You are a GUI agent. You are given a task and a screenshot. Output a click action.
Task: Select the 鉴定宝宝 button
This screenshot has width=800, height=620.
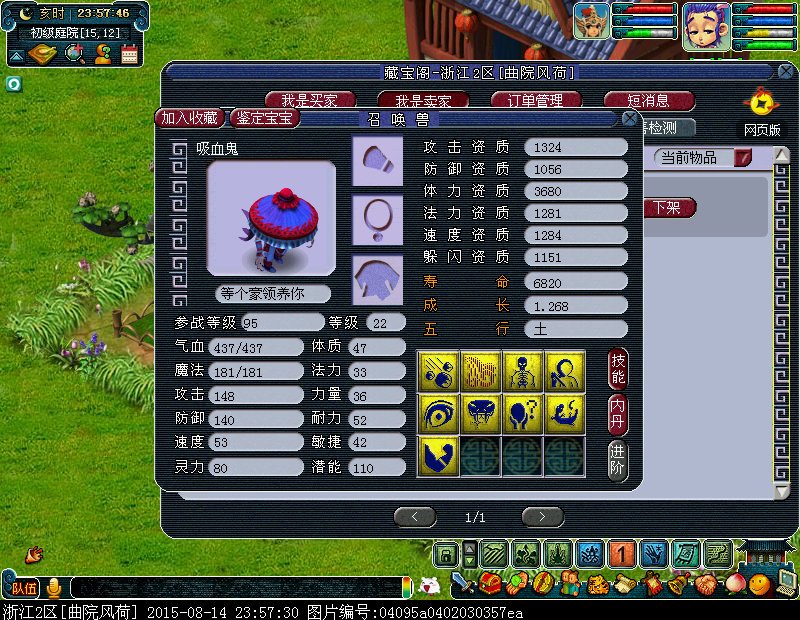tap(265, 118)
